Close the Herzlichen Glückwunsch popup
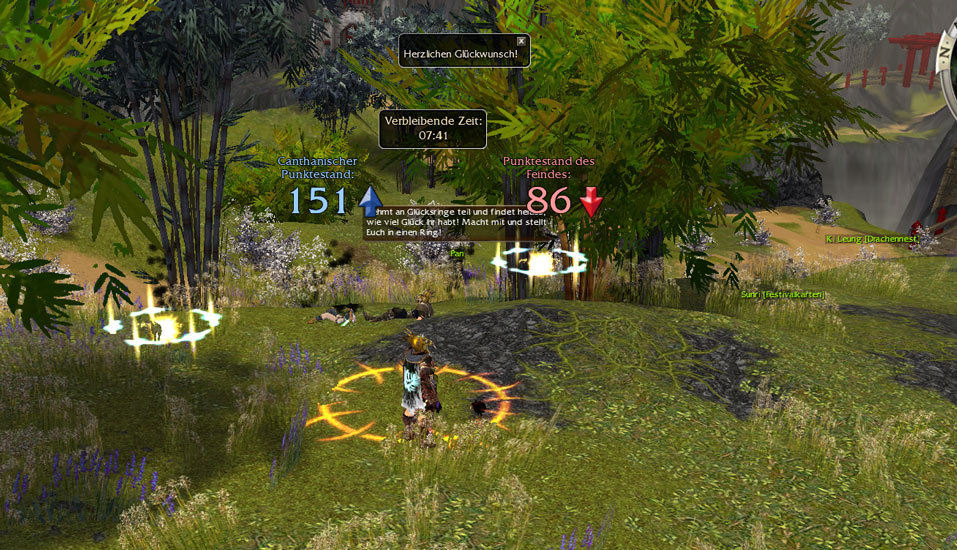The width and height of the screenshot is (957, 550). 521,41
